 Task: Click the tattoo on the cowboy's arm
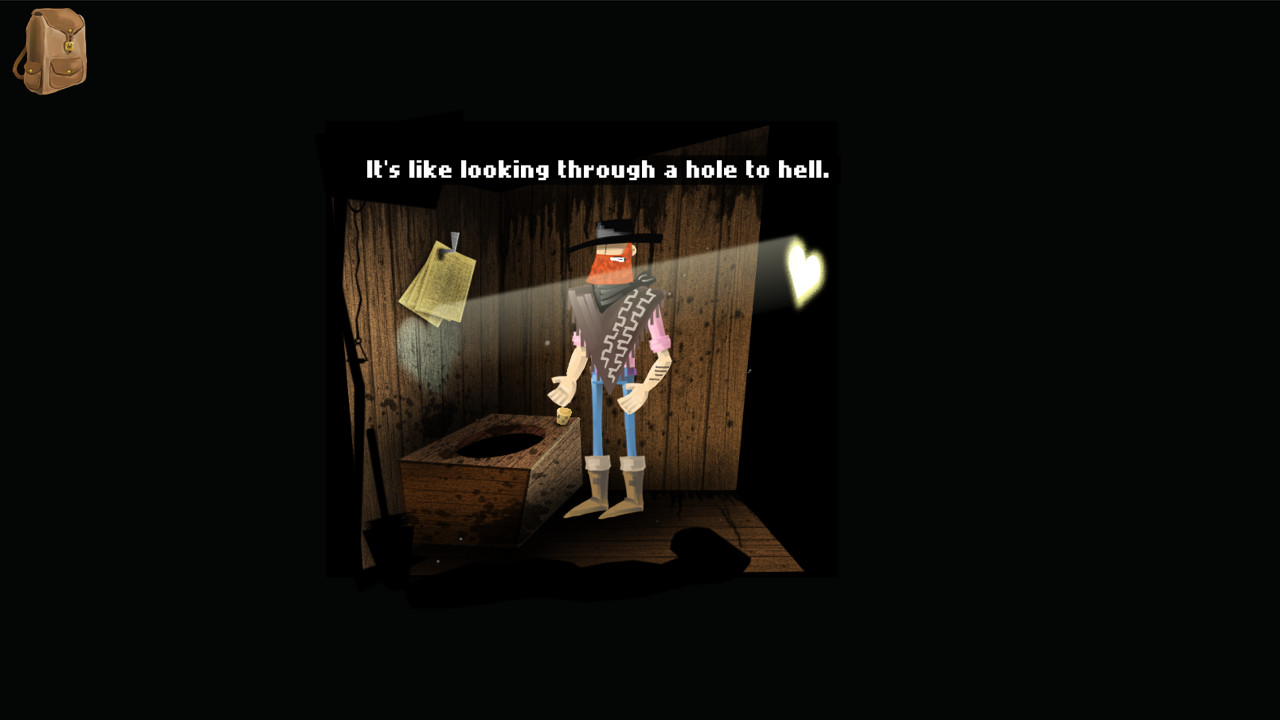point(657,372)
